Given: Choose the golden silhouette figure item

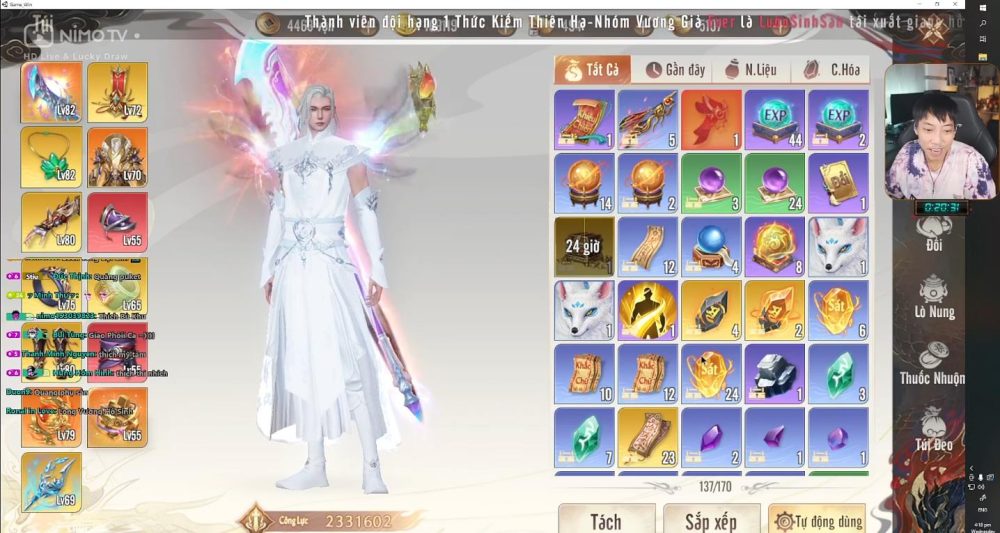Looking at the screenshot, I should (647, 310).
